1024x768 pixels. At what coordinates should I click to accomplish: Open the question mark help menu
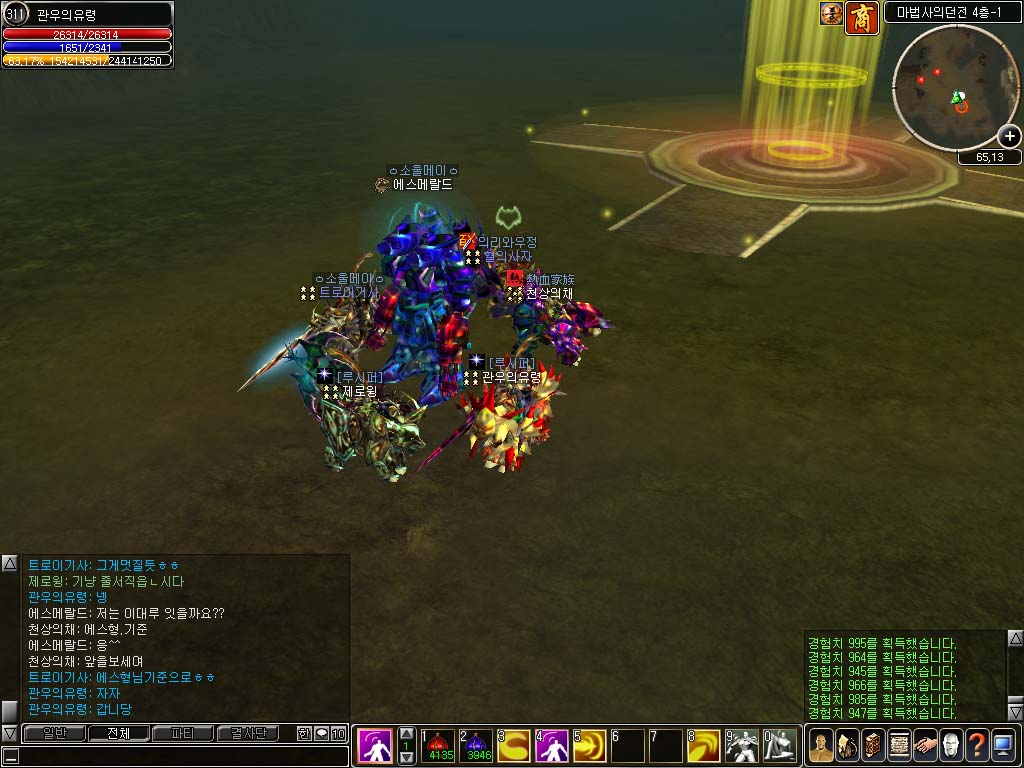[977, 746]
